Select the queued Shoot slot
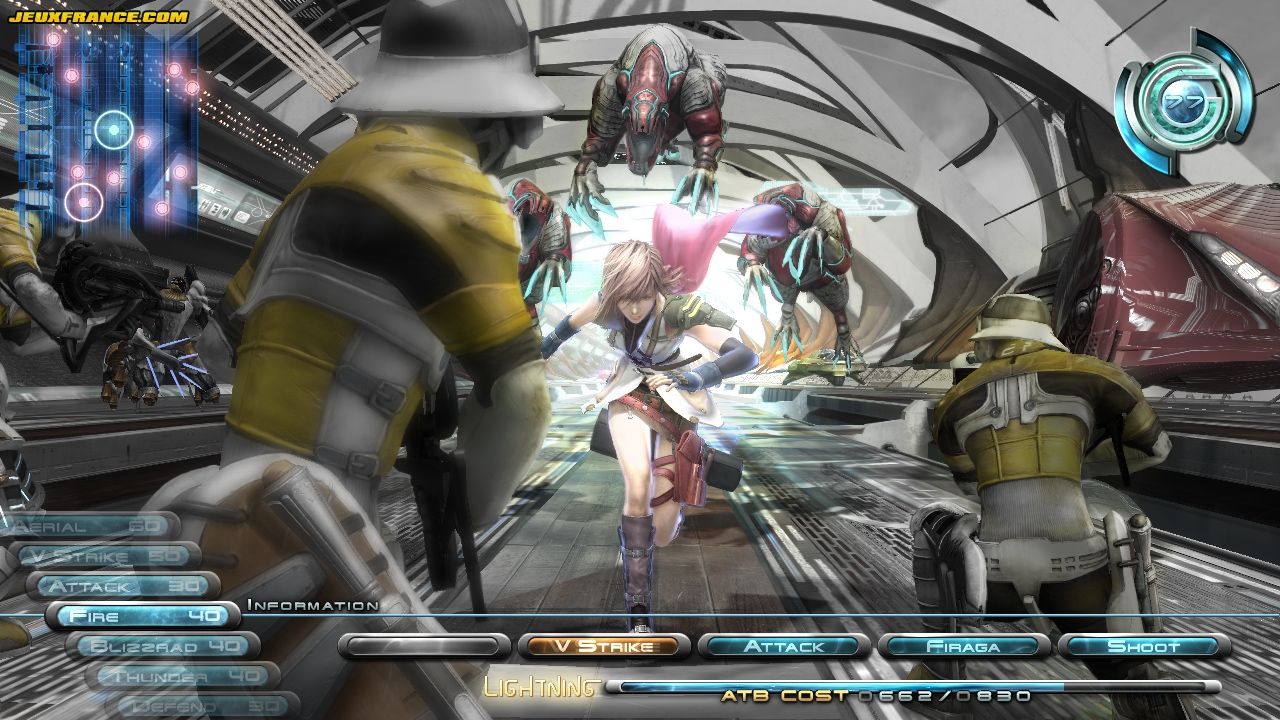 coord(1143,646)
